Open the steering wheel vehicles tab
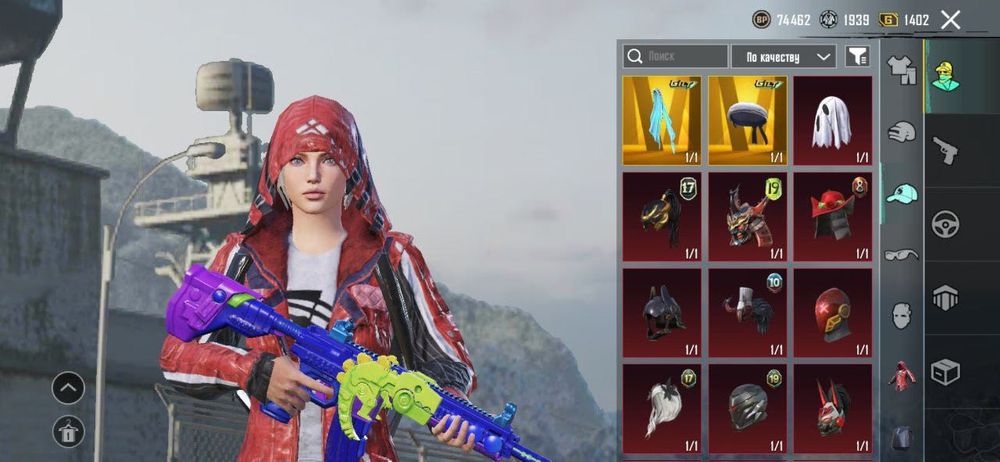Screen dimensions: 1000x462 (944, 223)
